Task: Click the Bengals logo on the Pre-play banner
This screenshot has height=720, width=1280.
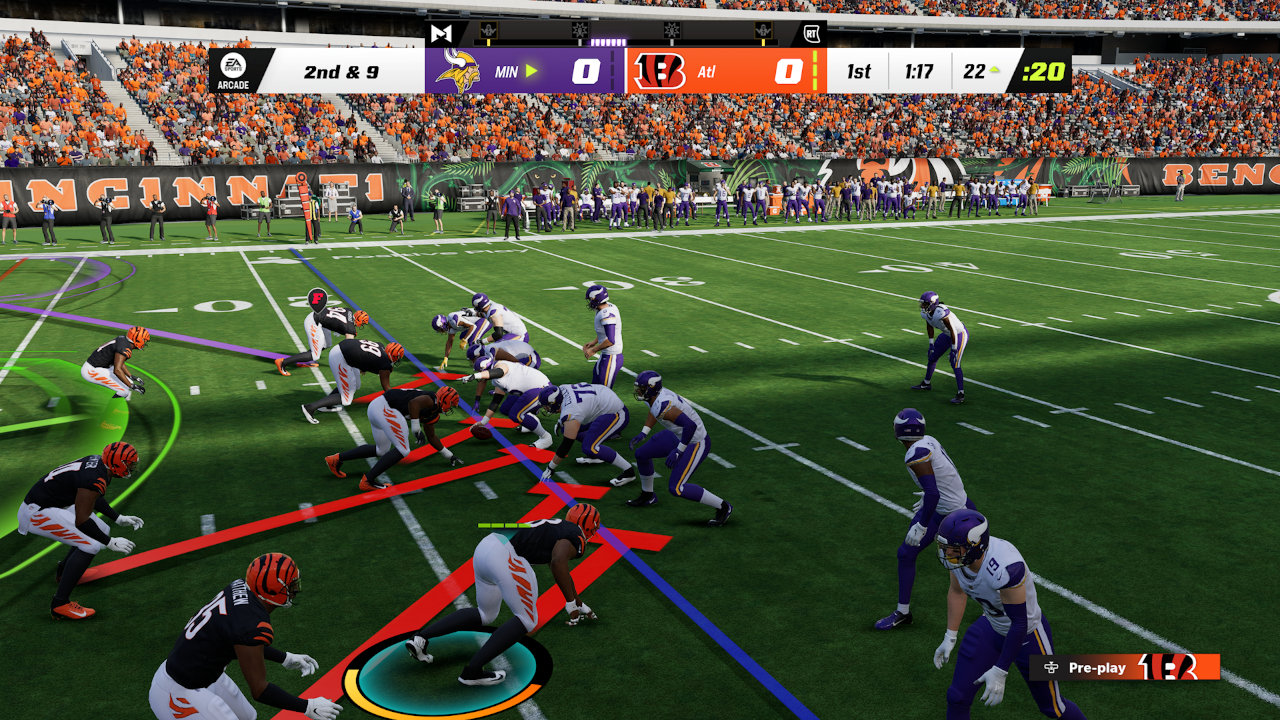Action: tap(1167, 667)
